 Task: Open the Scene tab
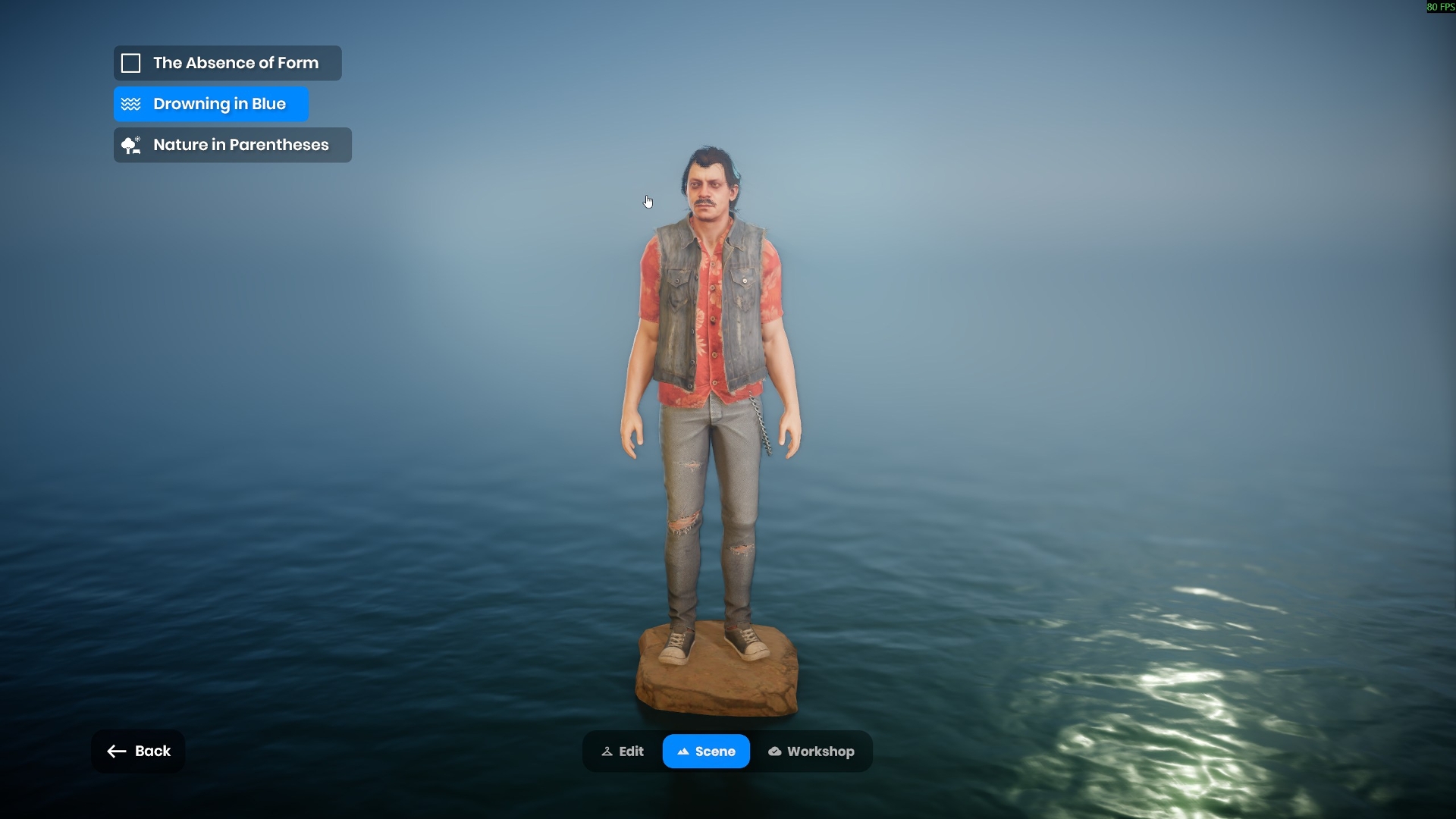[x=706, y=752]
